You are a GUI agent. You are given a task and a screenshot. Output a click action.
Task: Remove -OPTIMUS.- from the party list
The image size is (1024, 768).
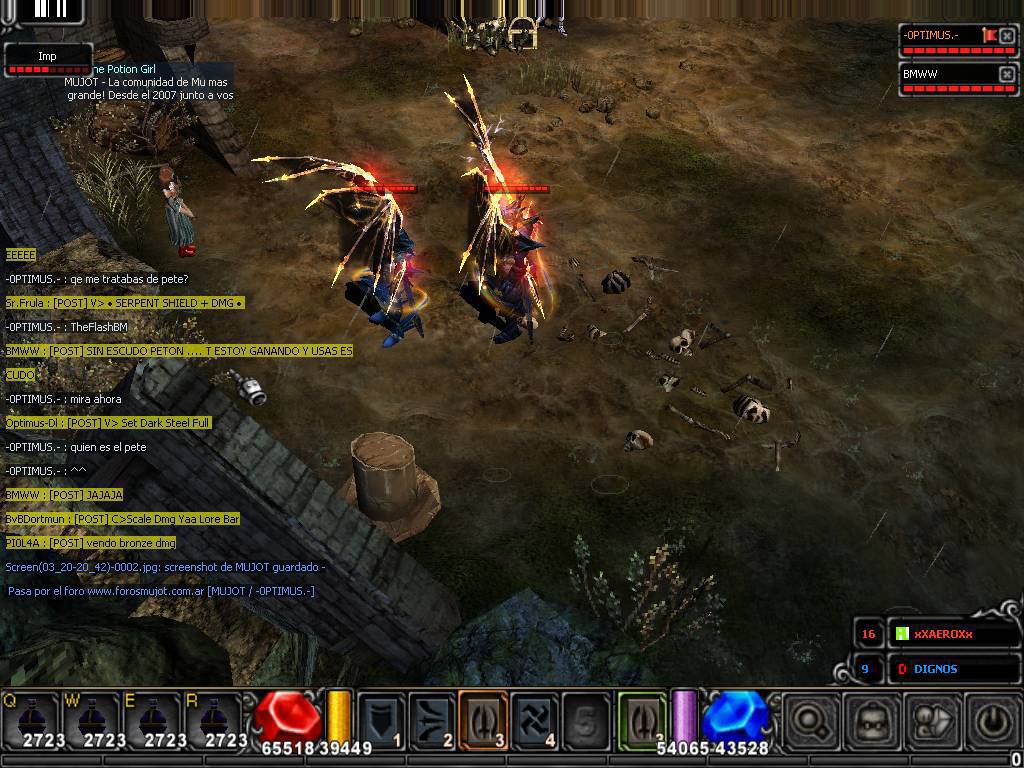point(1007,36)
